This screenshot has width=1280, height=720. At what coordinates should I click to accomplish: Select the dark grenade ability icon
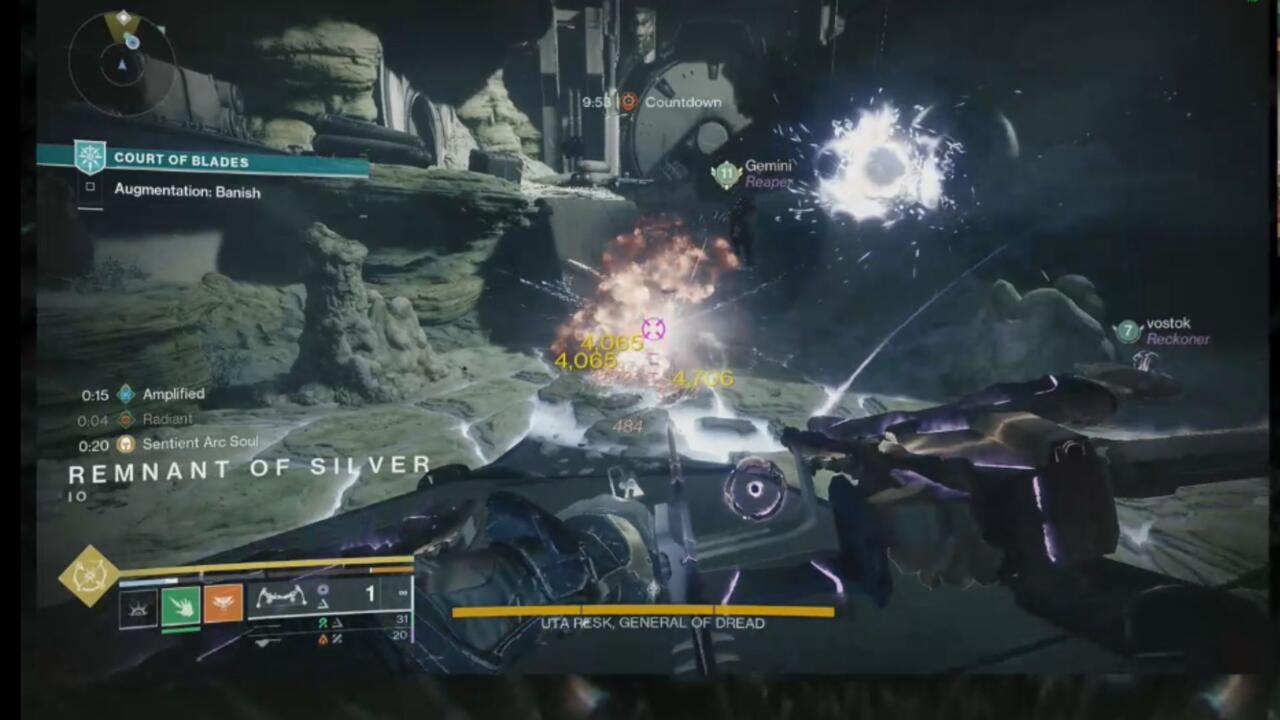[x=138, y=604]
